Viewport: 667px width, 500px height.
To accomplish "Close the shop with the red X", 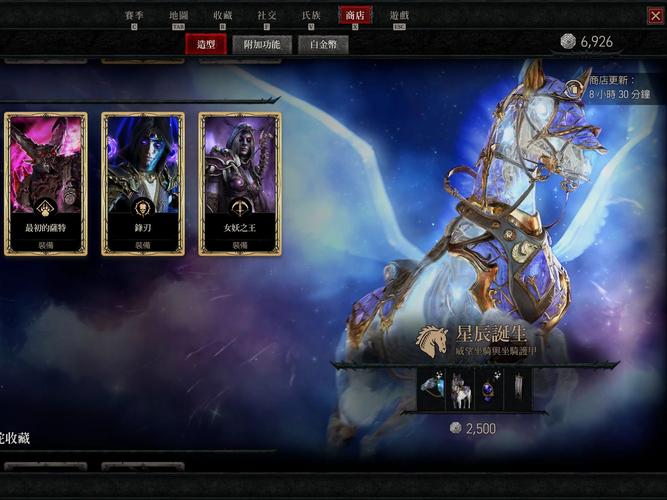I will tap(655, 15).
